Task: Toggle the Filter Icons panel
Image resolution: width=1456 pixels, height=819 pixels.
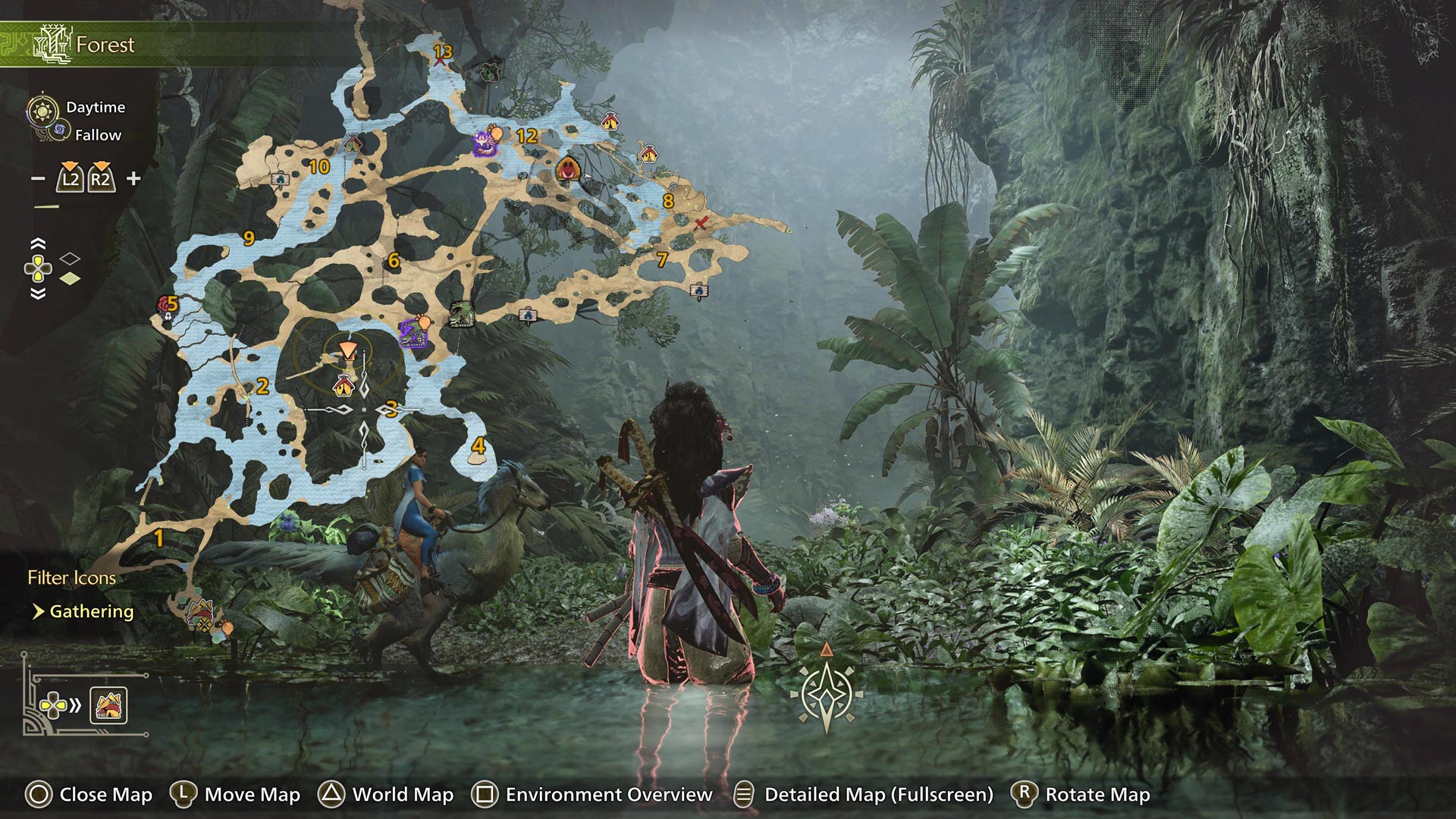Action: 71,577
